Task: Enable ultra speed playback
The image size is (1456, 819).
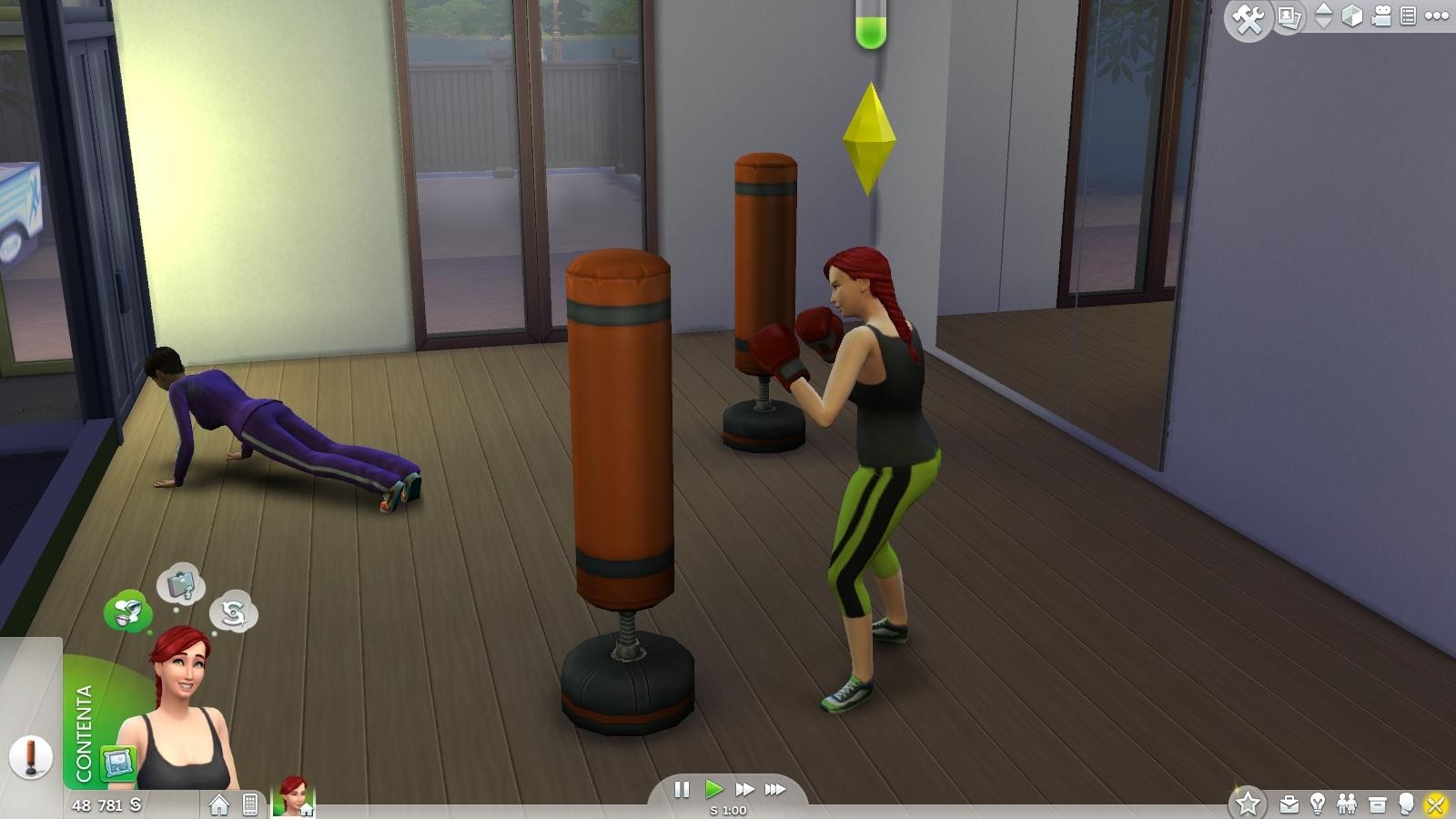Action: [x=773, y=790]
